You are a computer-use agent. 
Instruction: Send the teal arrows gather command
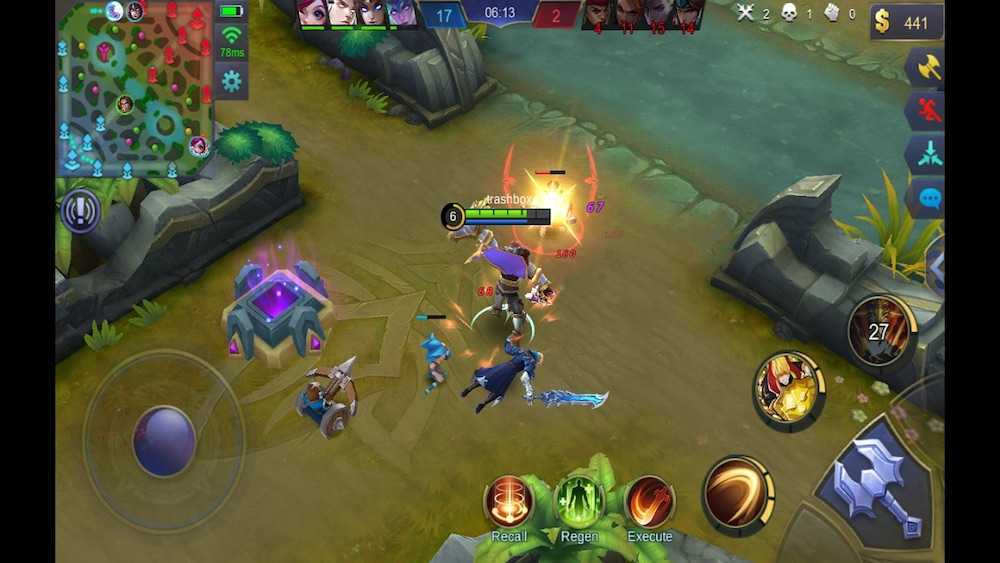(925, 155)
